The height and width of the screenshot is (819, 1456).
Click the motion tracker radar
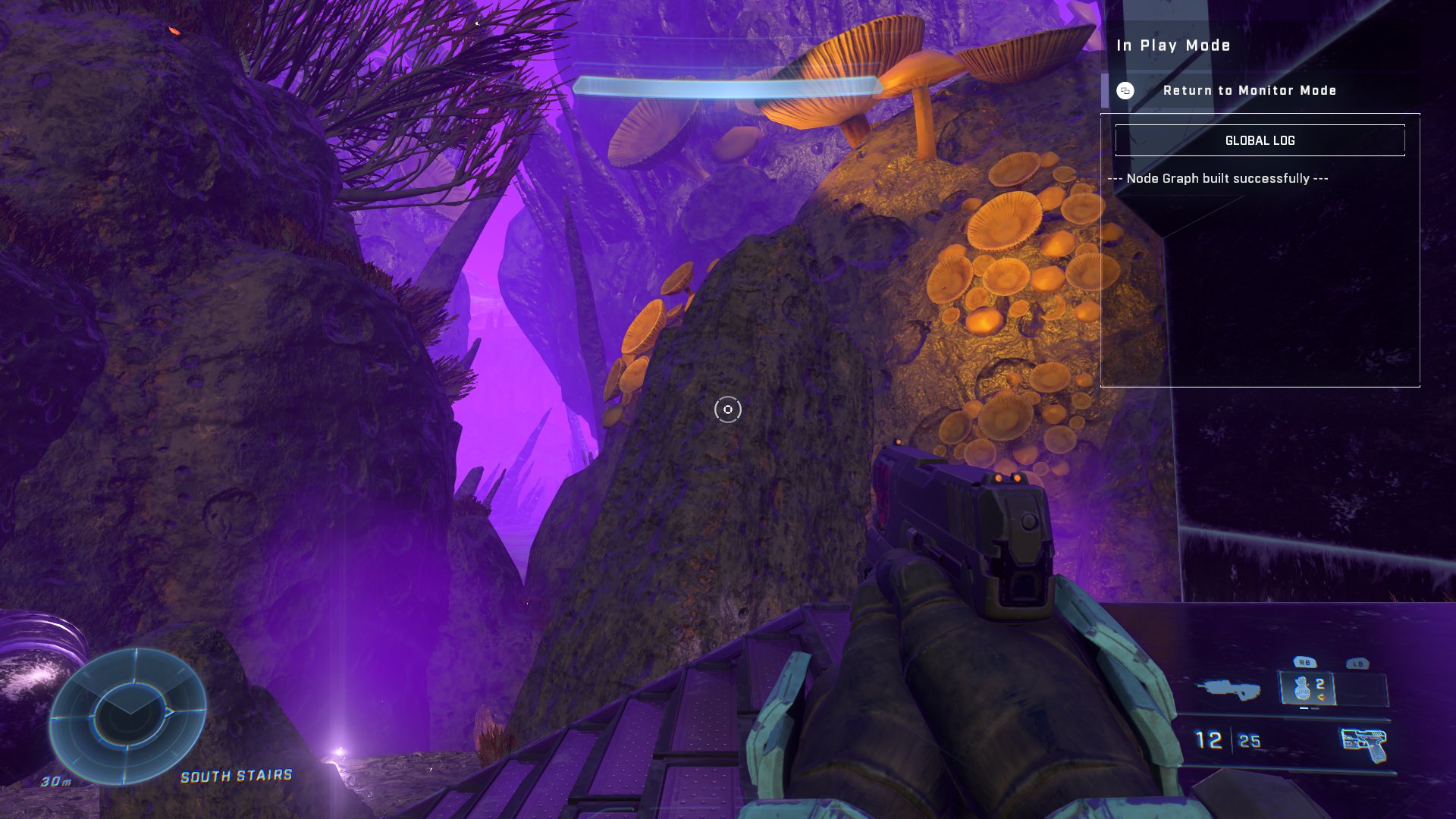(x=127, y=716)
